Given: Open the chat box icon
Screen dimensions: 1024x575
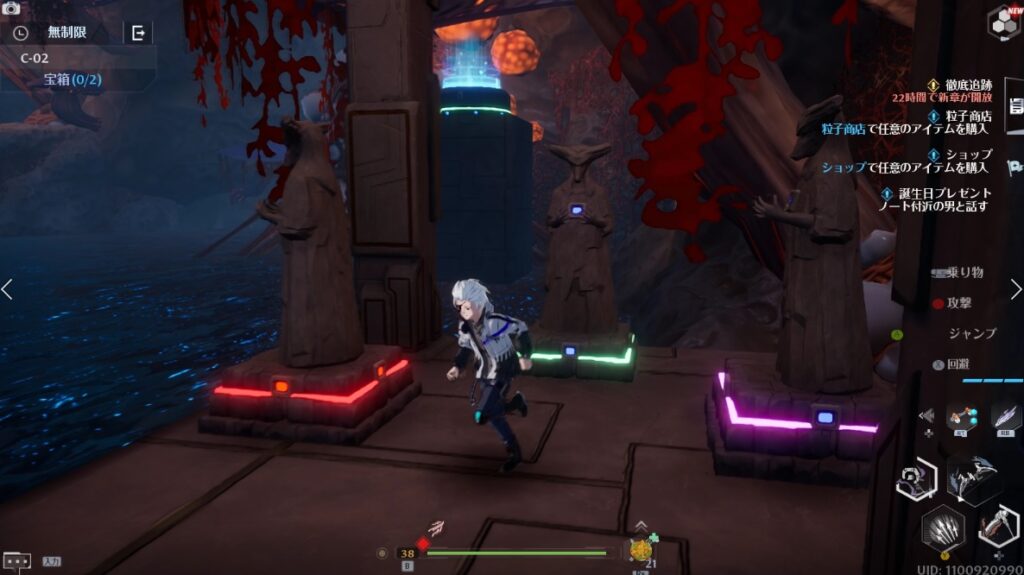Looking at the screenshot, I should pyautogui.click(x=17, y=561).
